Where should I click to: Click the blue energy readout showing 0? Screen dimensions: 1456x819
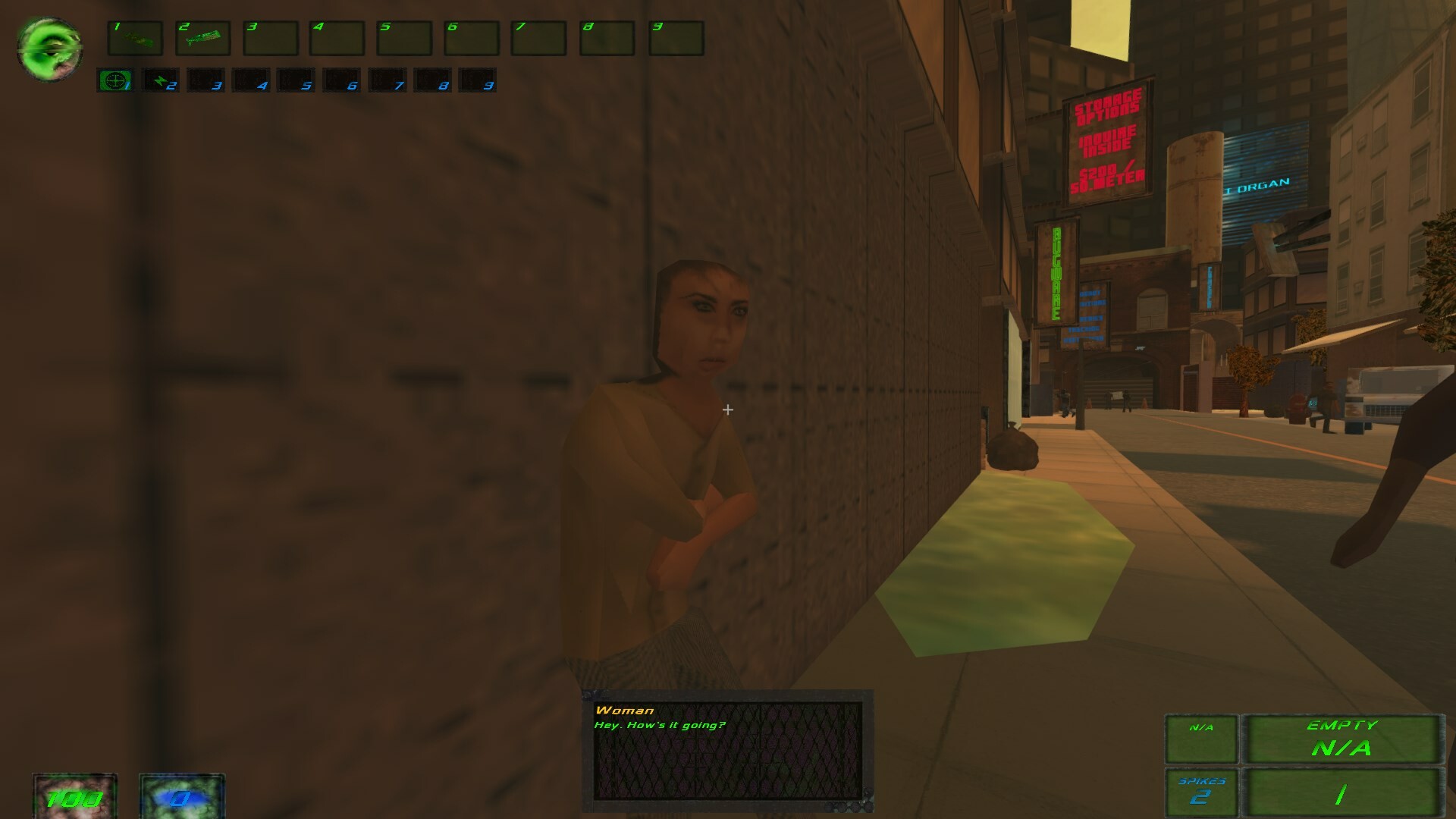(180, 798)
